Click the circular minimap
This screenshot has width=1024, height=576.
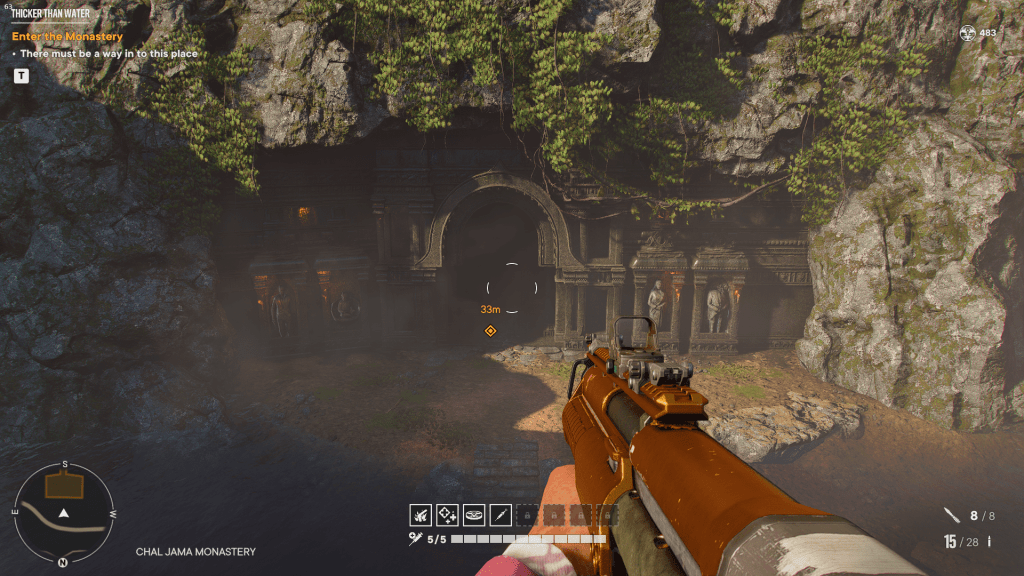coord(64,512)
